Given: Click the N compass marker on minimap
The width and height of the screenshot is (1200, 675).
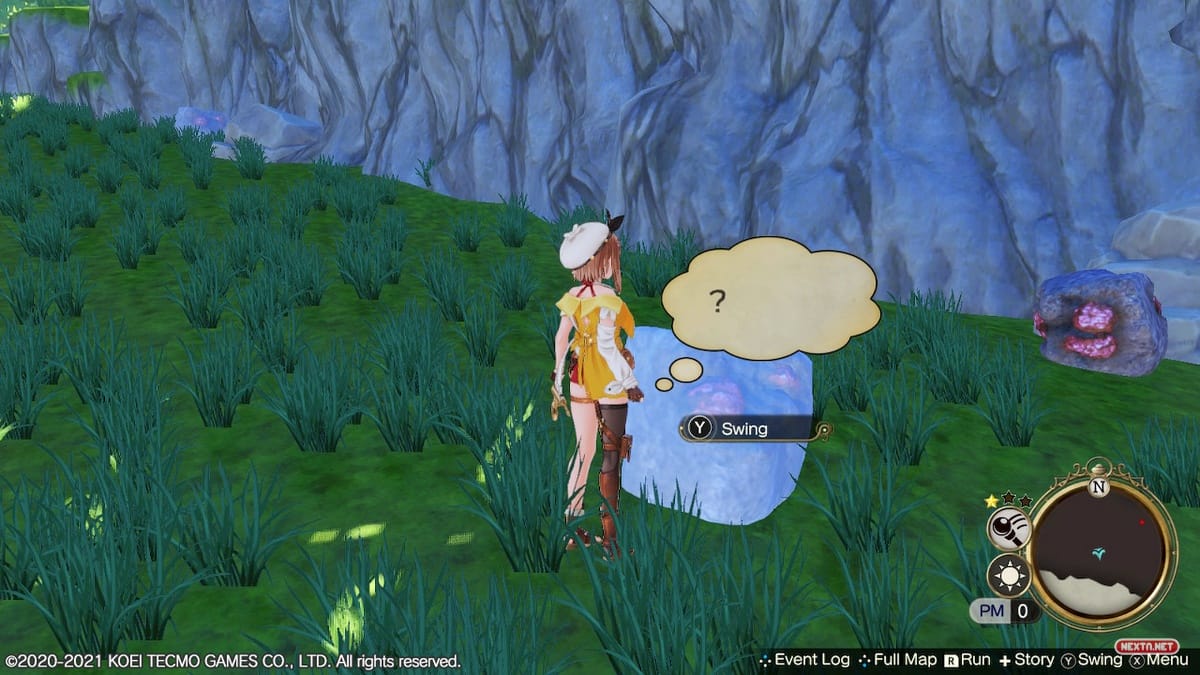Looking at the screenshot, I should 1100,488.
